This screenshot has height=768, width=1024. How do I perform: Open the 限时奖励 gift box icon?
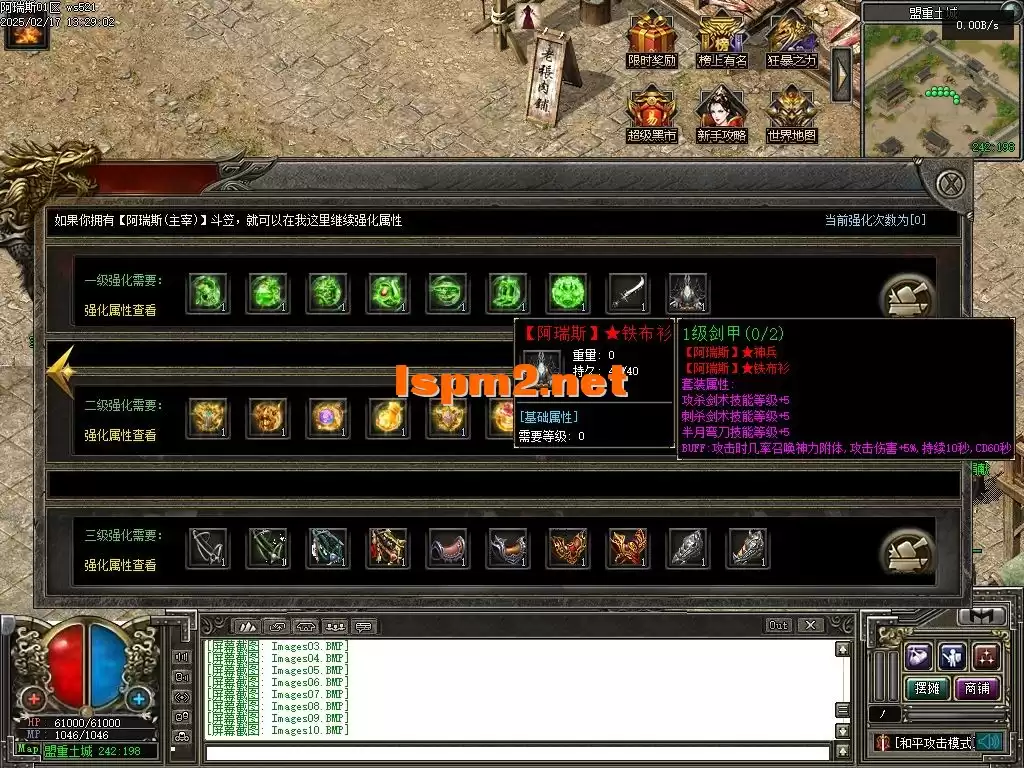click(651, 38)
